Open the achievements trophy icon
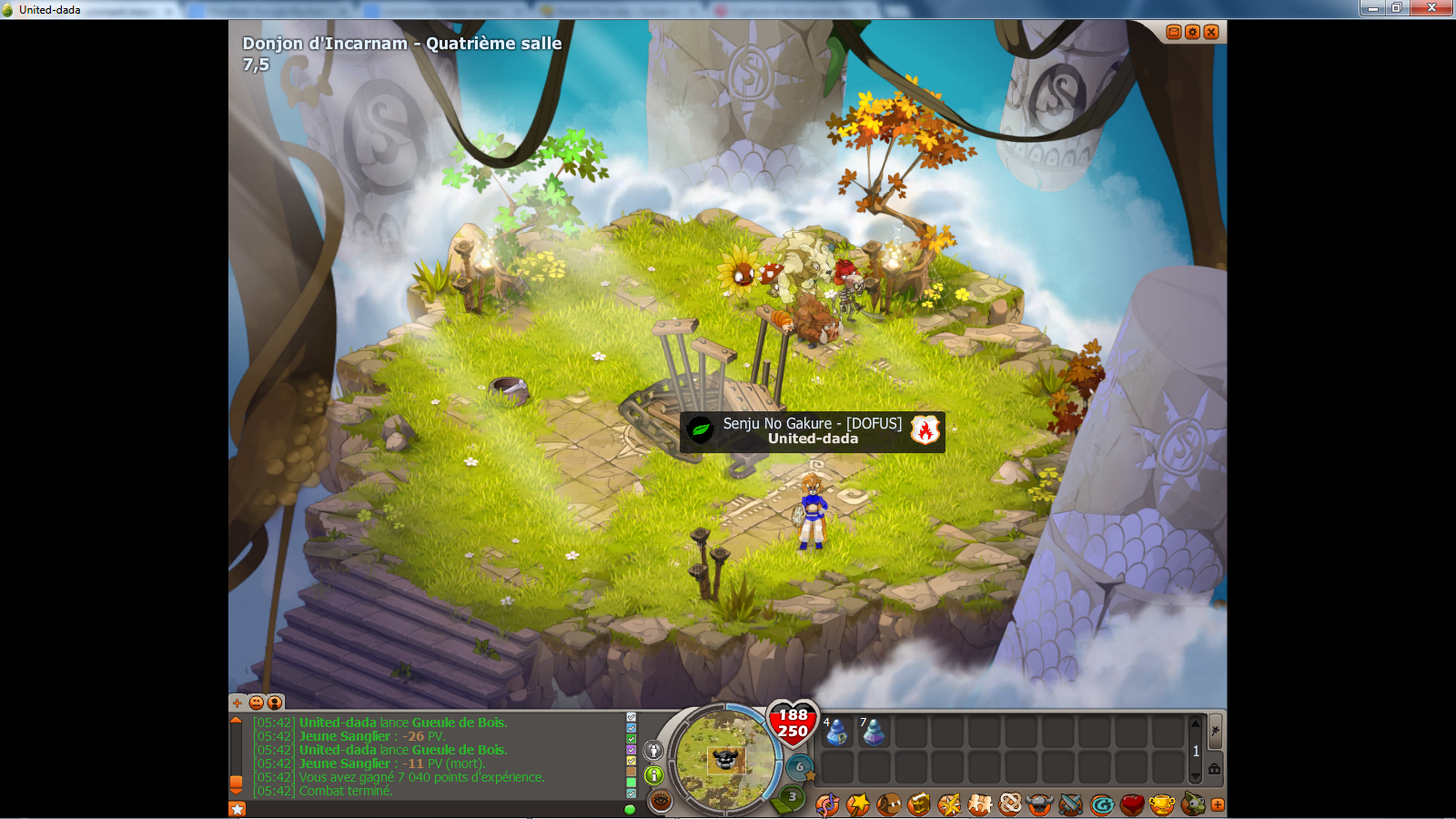 (x=1162, y=804)
